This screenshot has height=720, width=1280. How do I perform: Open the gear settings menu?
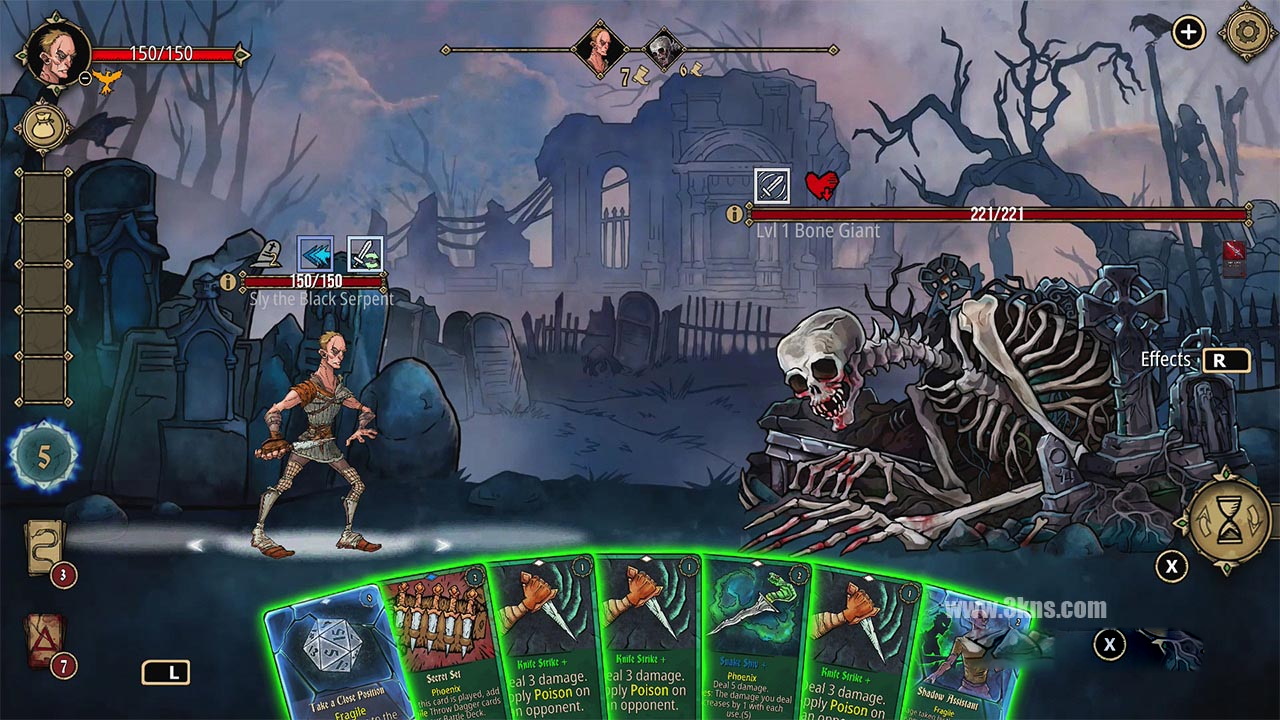click(1246, 32)
